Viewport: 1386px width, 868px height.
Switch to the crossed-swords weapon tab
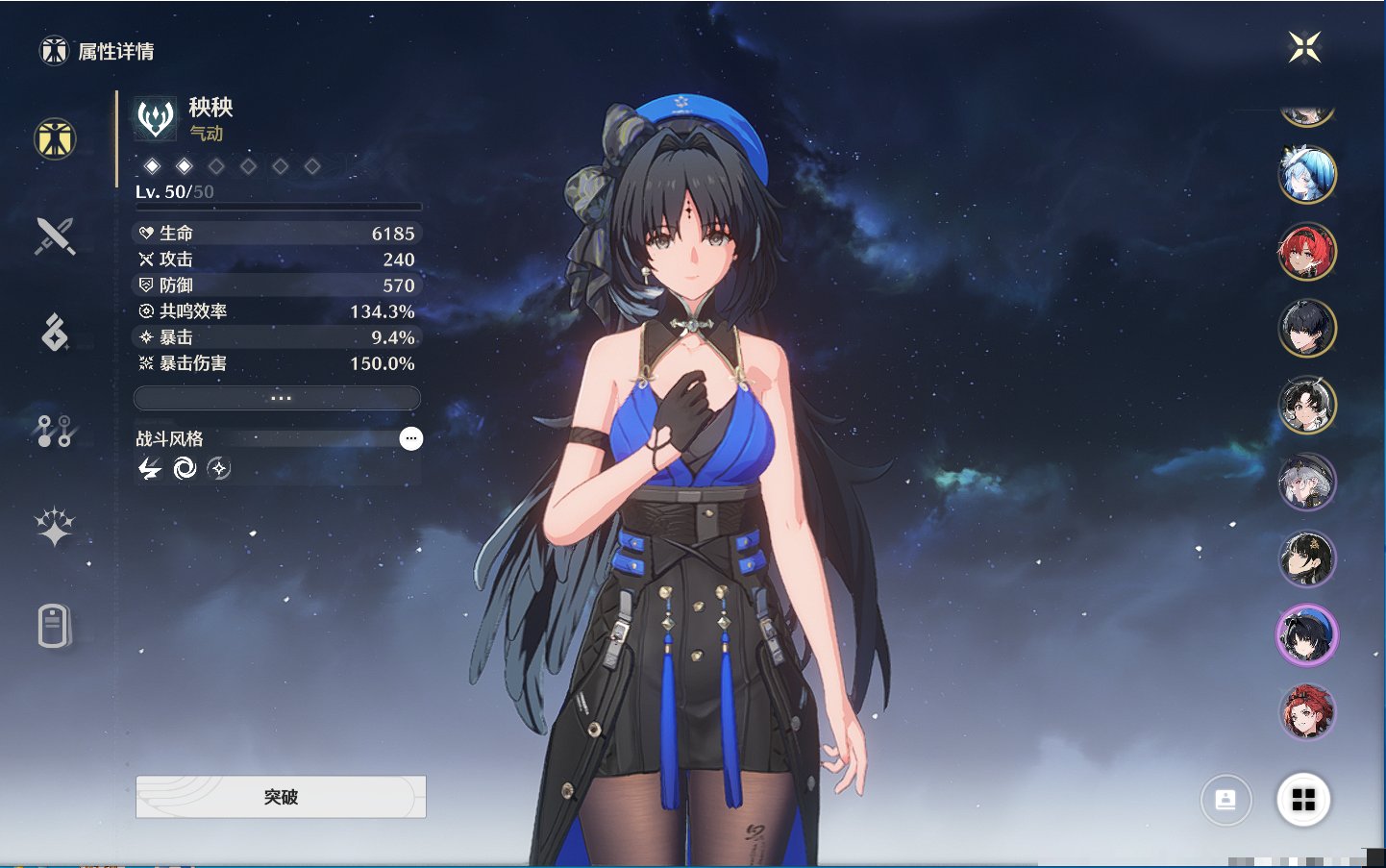tap(55, 236)
